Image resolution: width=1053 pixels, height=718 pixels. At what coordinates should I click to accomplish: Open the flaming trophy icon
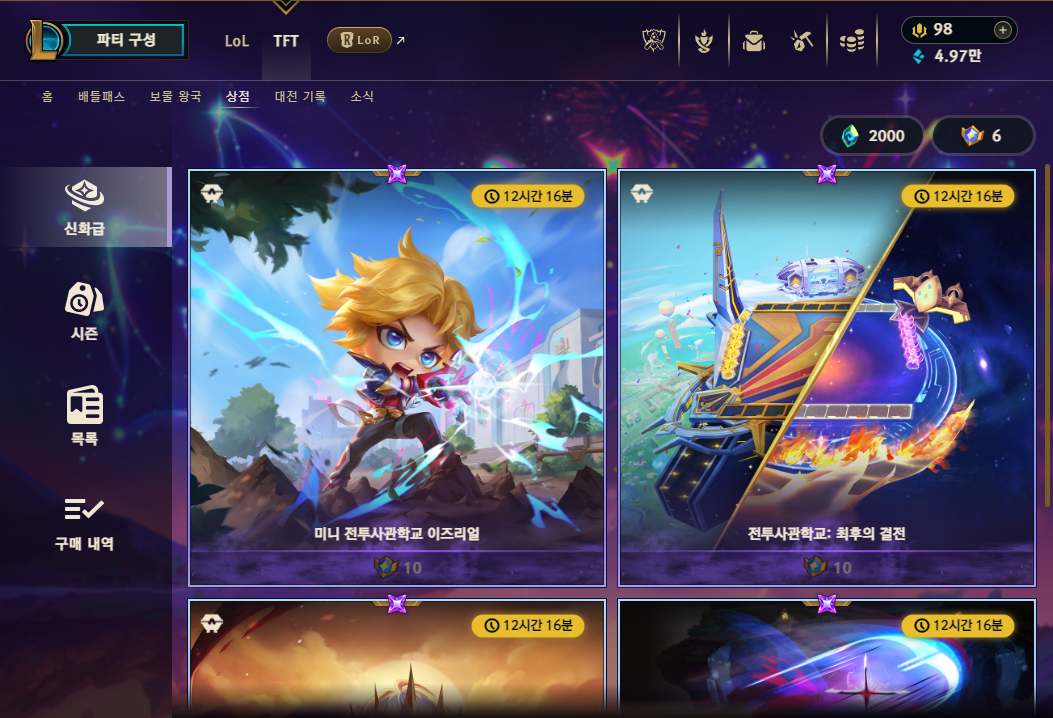click(x=704, y=41)
